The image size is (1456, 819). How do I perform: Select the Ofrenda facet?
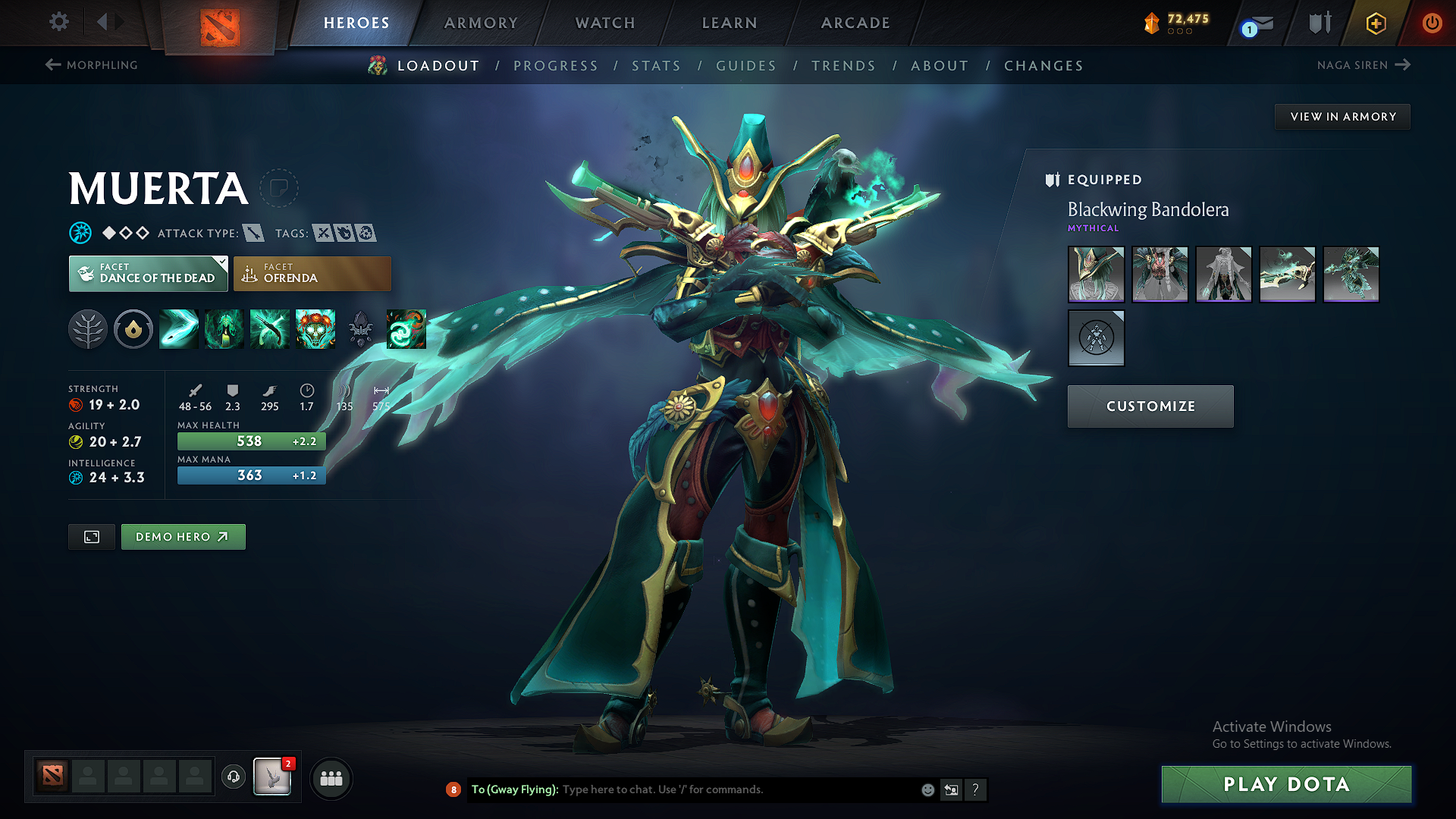tap(312, 273)
